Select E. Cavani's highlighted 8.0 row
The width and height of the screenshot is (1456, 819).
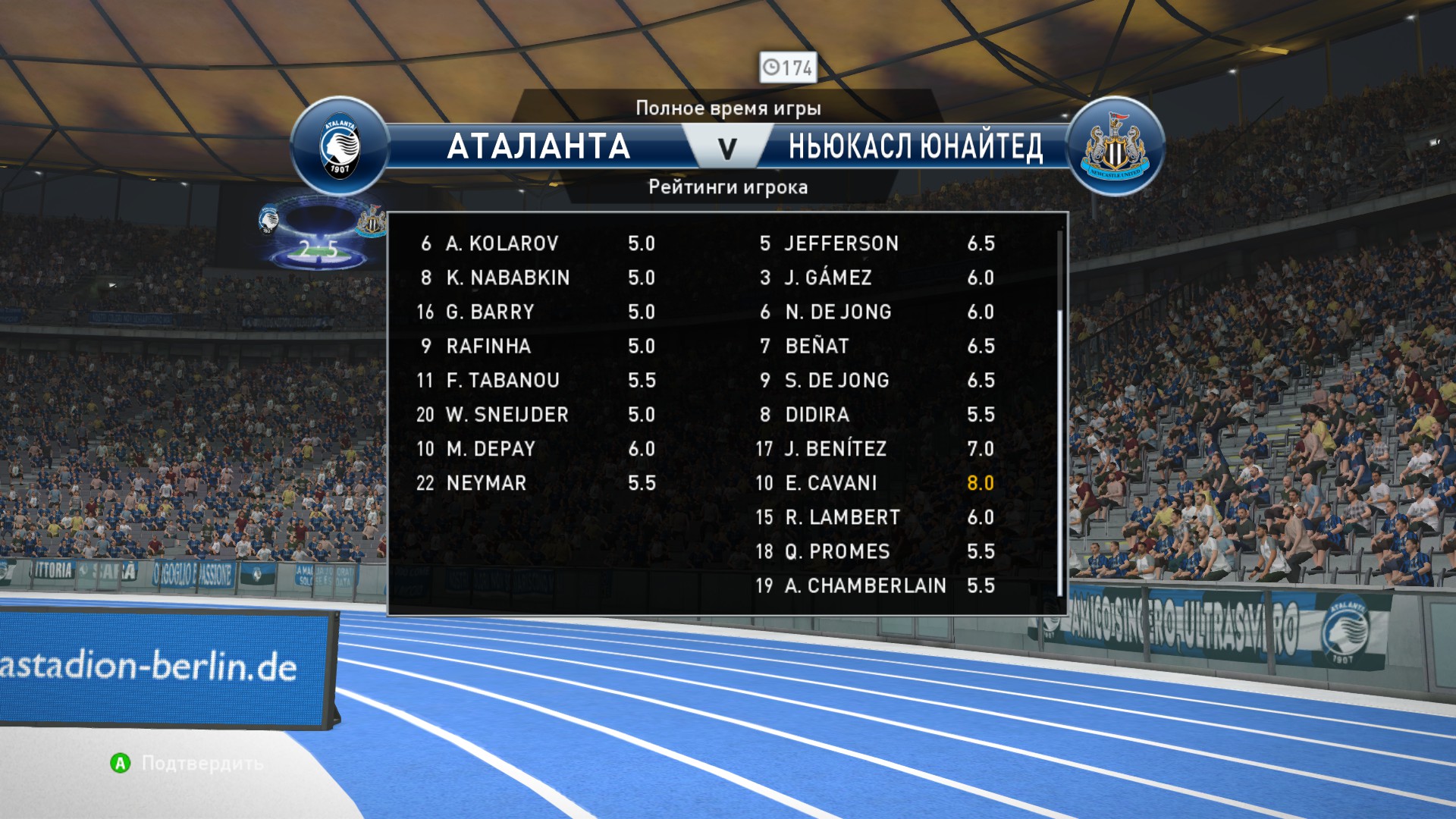point(874,483)
